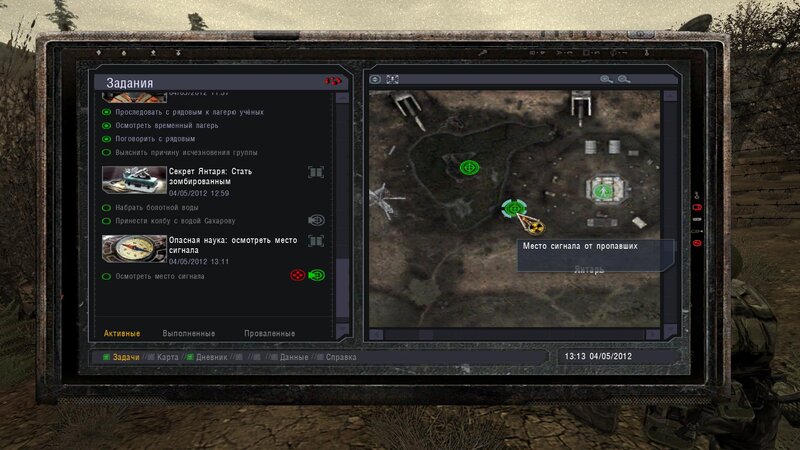Switch to the Активные tasks tab
Screen dimensions: 800x450
[x=121, y=333]
